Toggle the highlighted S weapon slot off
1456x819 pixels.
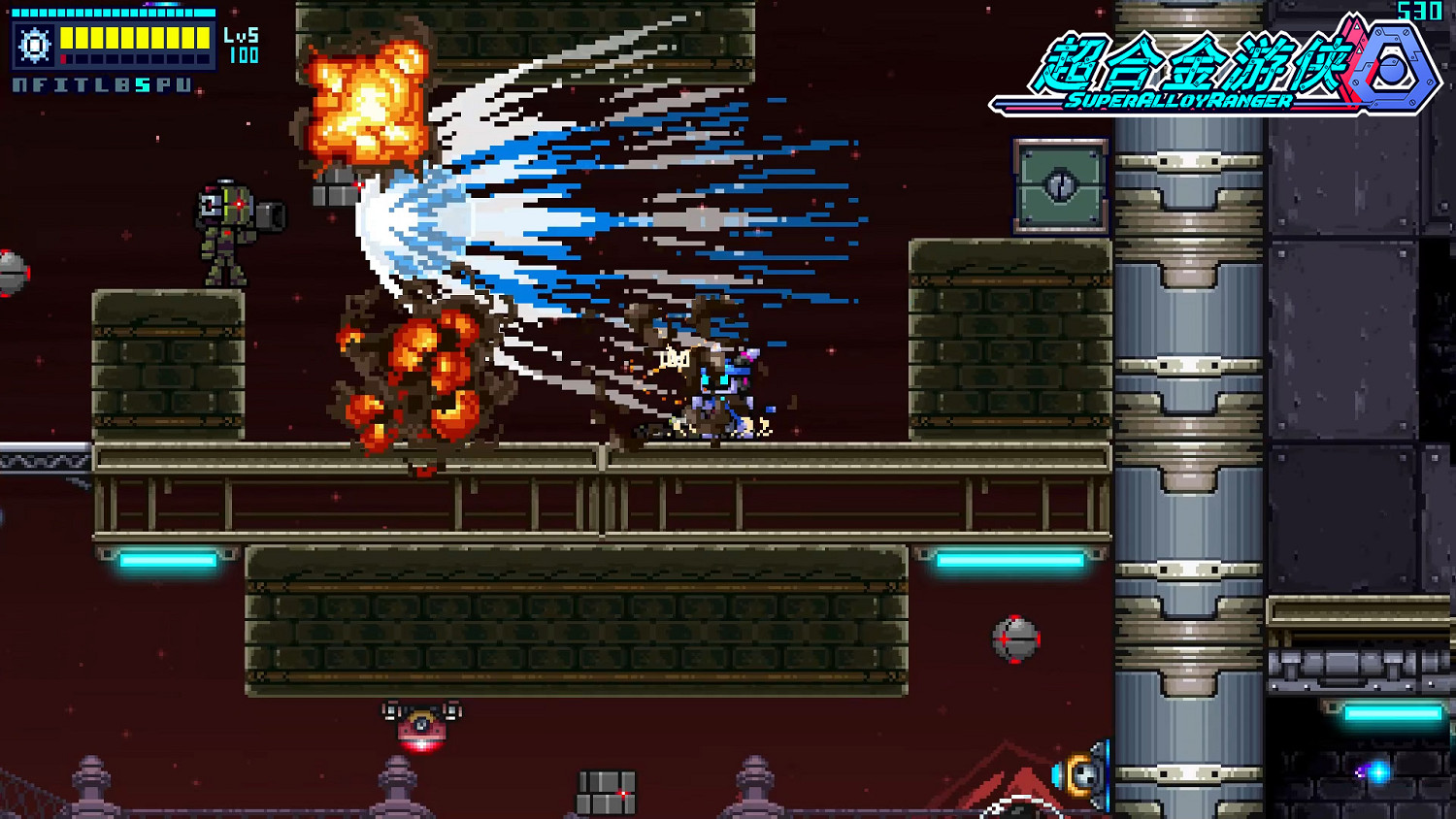[142, 84]
